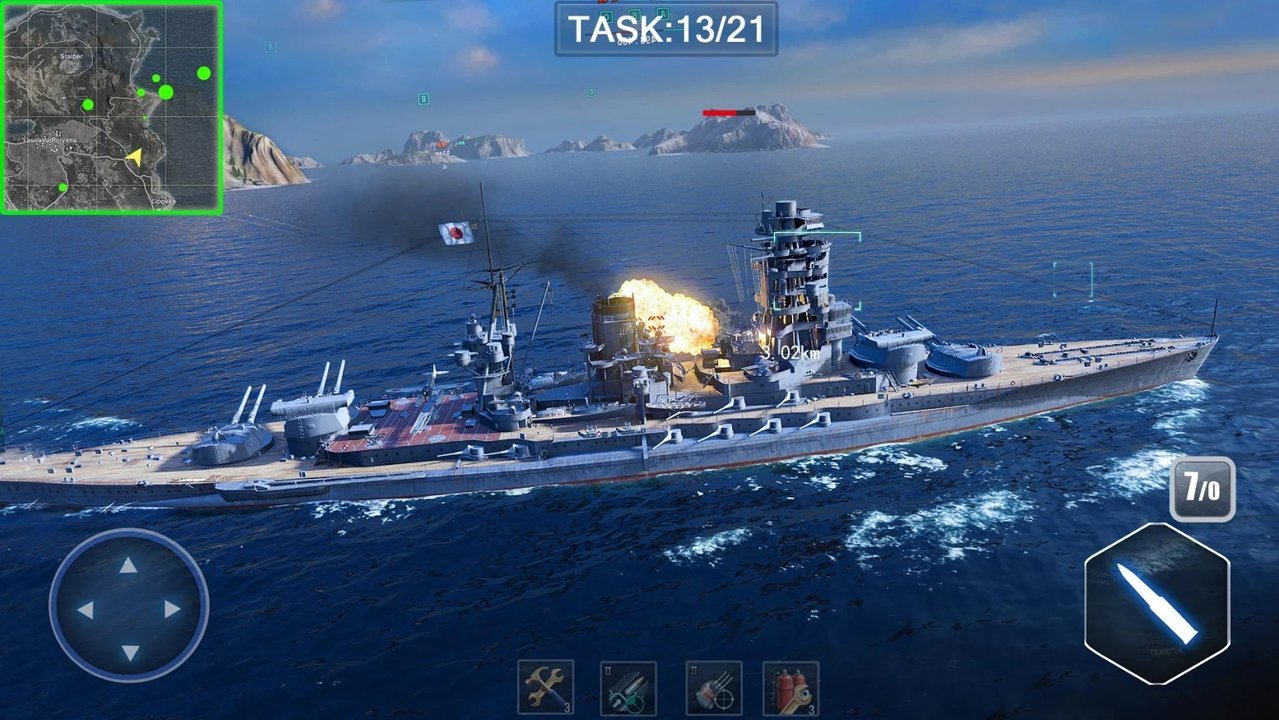This screenshot has width=1279, height=720.
Task: Open the minimap
Action: (111, 107)
